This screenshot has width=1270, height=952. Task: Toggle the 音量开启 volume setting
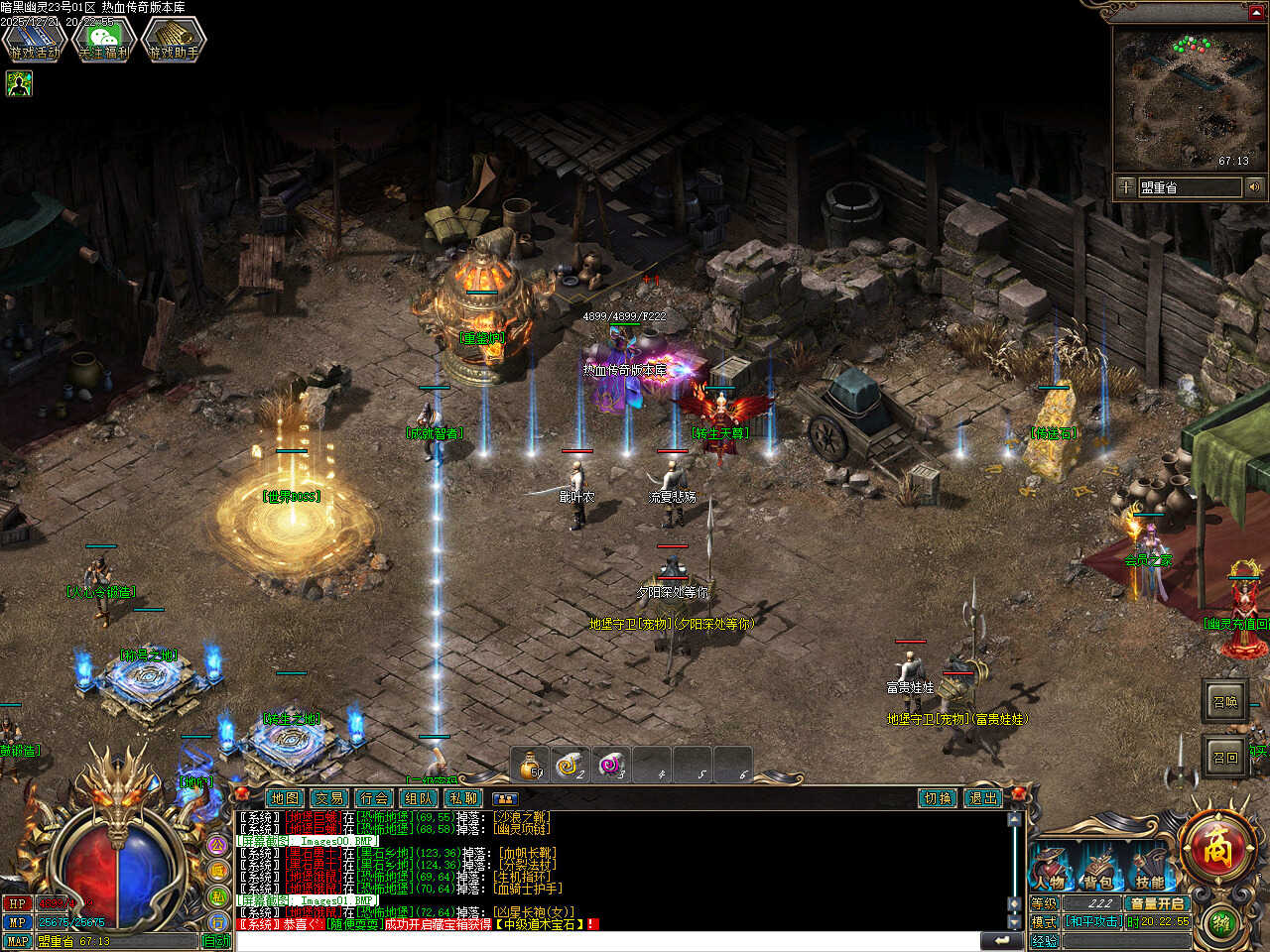tap(1157, 903)
